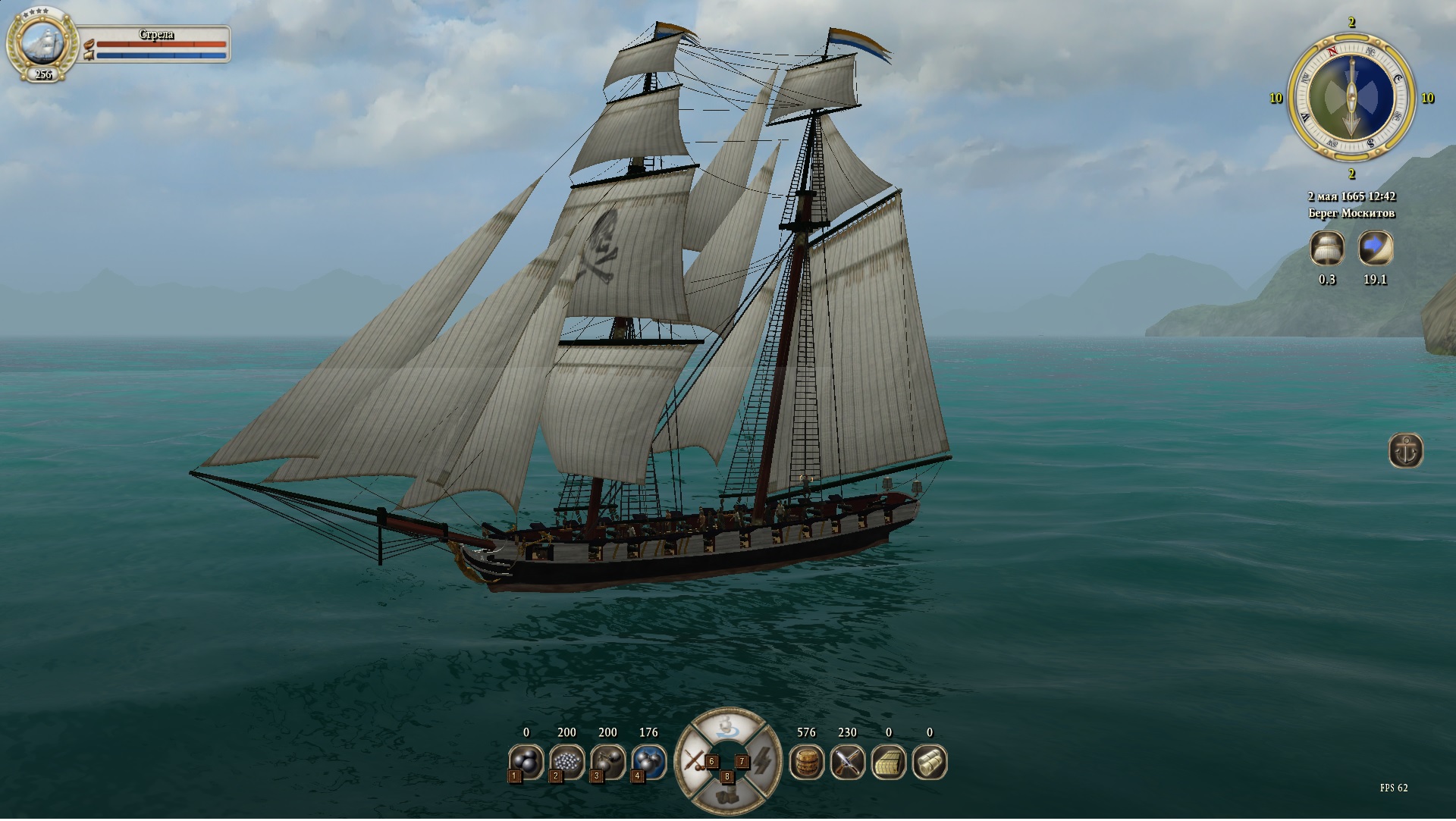Click the compass minimap
The height and width of the screenshot is (821, 1456).
tap(1351, 97)
